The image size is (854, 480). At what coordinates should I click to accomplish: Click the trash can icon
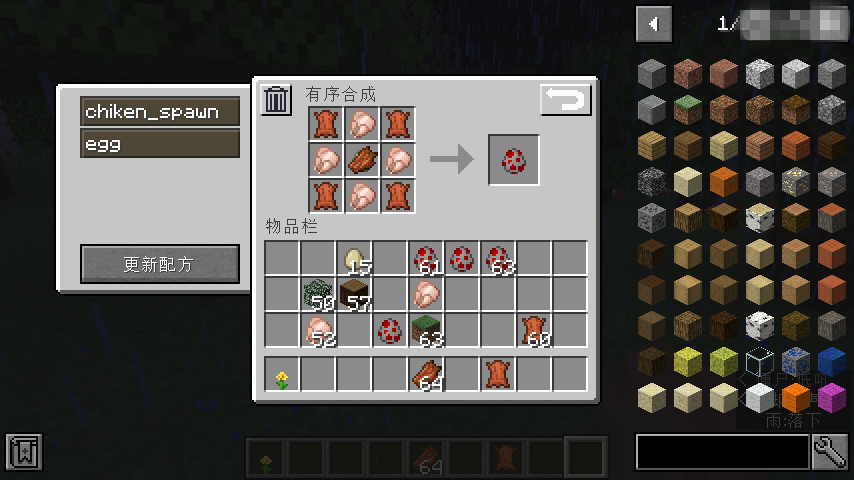276,100
